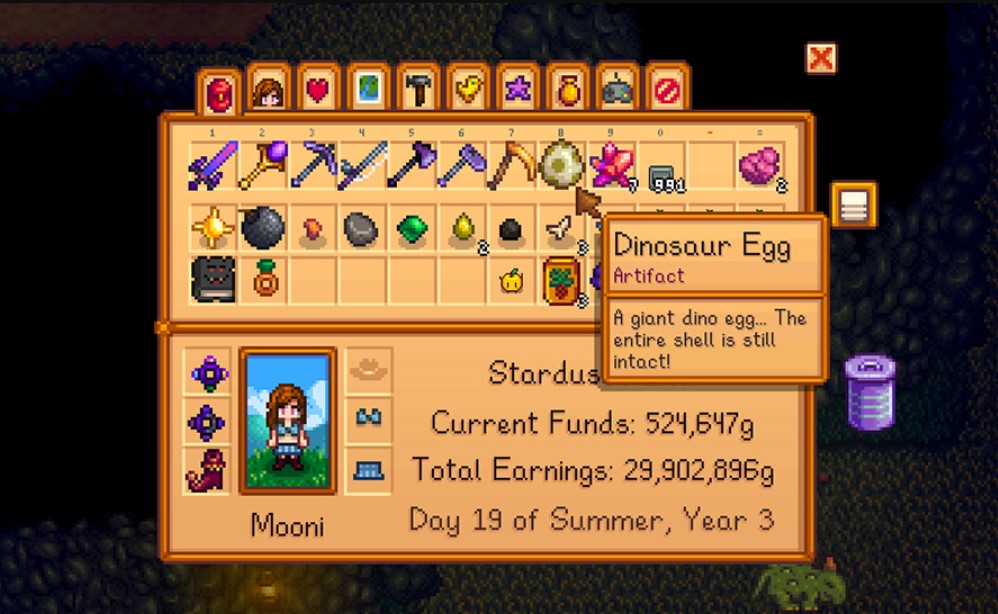
Task: Select the pink crystal cluster stack of 7
Action: point(610,166)
